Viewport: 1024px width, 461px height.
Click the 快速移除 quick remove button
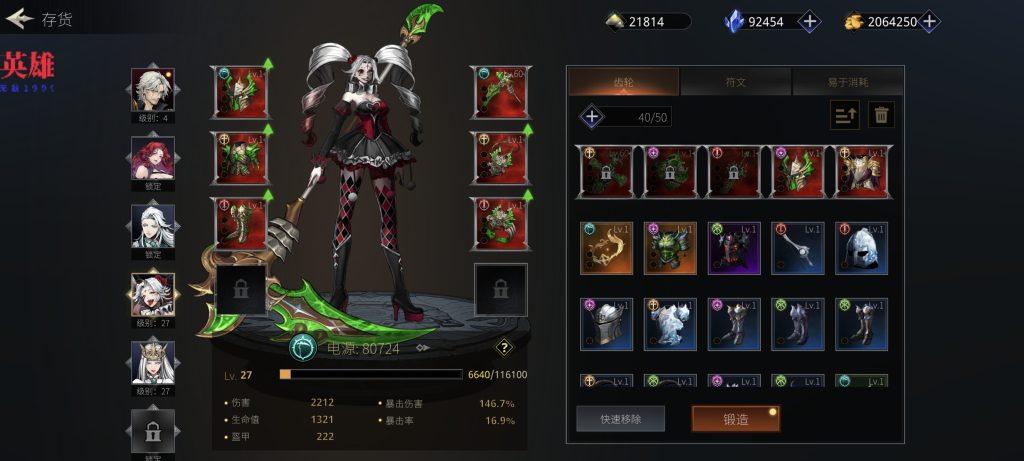pos(620,419)
